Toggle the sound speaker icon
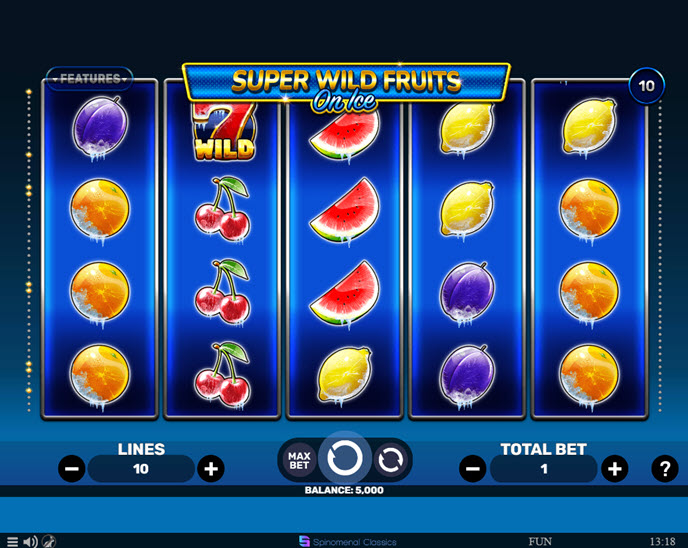Screen dimensions: 688x548 30,541
